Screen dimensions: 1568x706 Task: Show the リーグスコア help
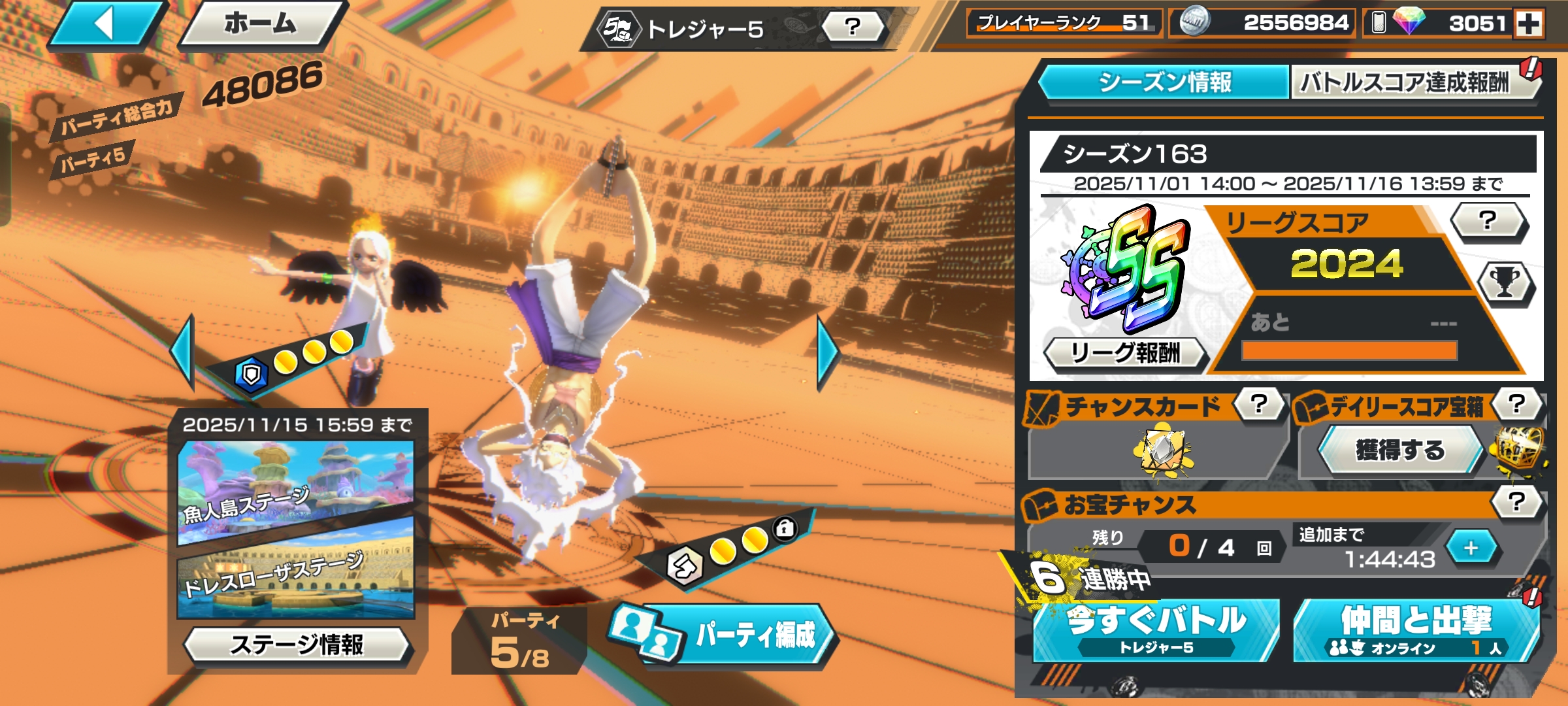(1488, 221)
